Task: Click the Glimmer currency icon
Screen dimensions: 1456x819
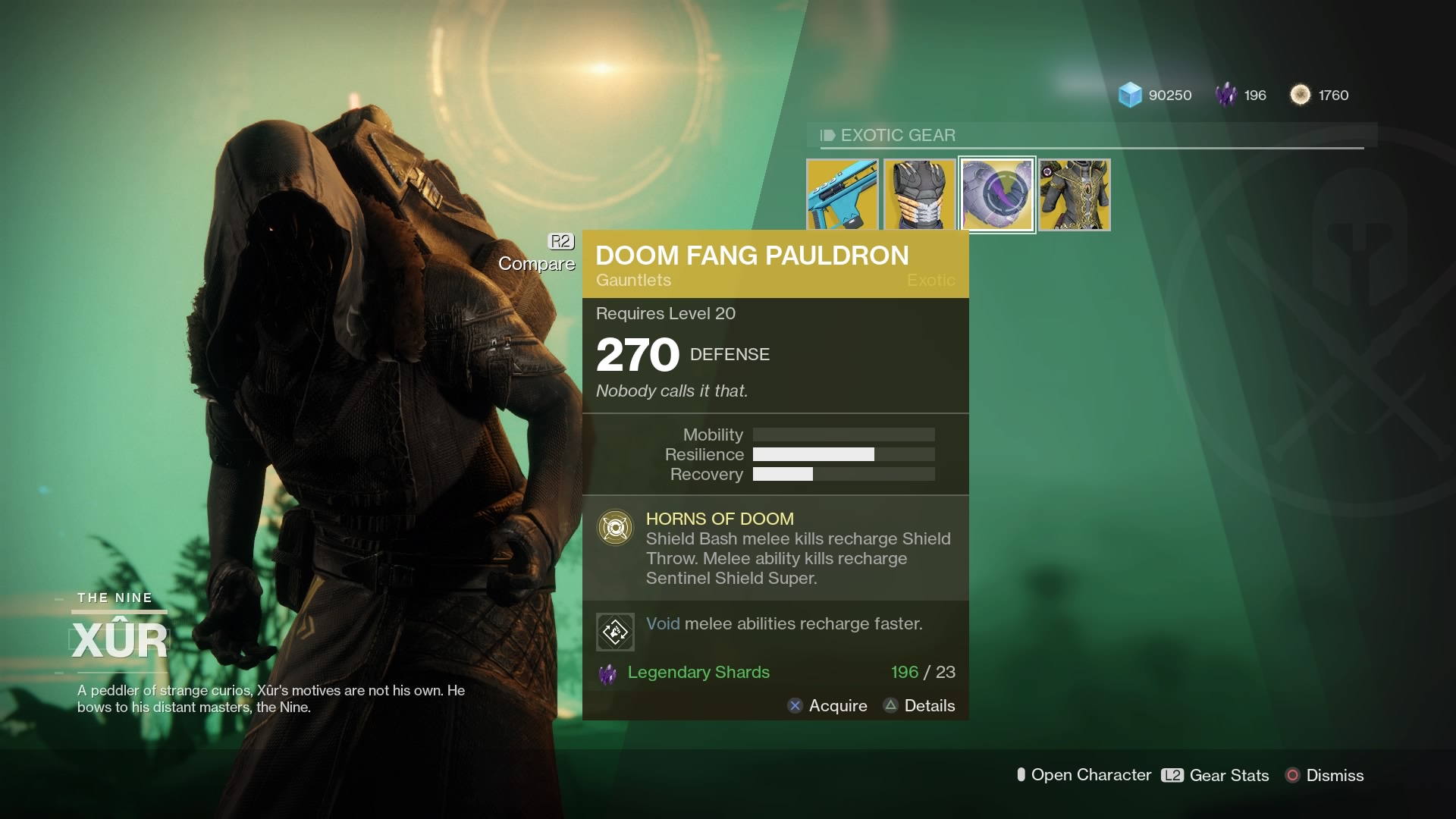Action: pyautogui.click(x=1131, y=95)
